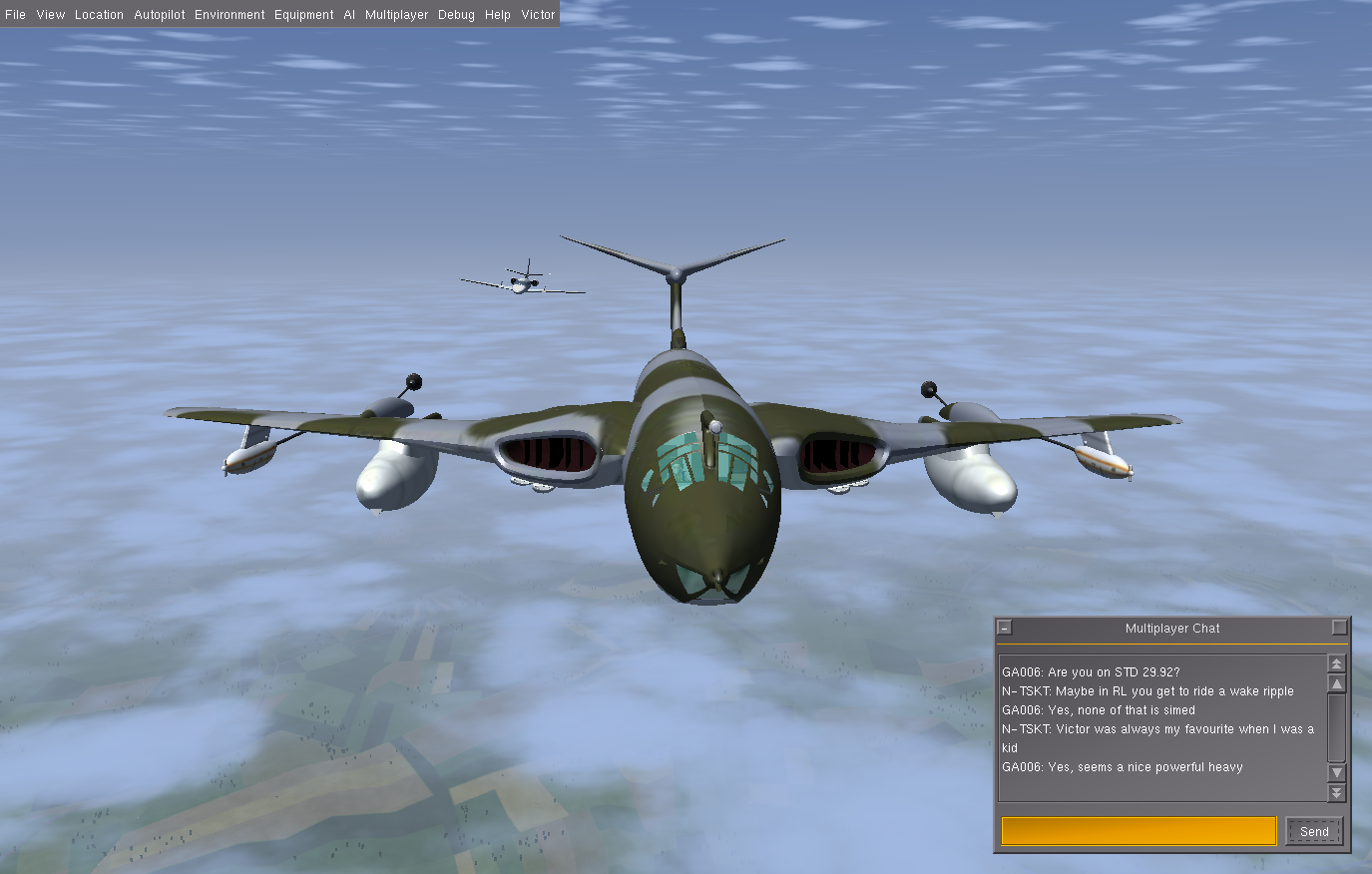The width and height of the screenshot is (1372, 874).
Task: Open the Debug menu
Action: tap(456, 15)
